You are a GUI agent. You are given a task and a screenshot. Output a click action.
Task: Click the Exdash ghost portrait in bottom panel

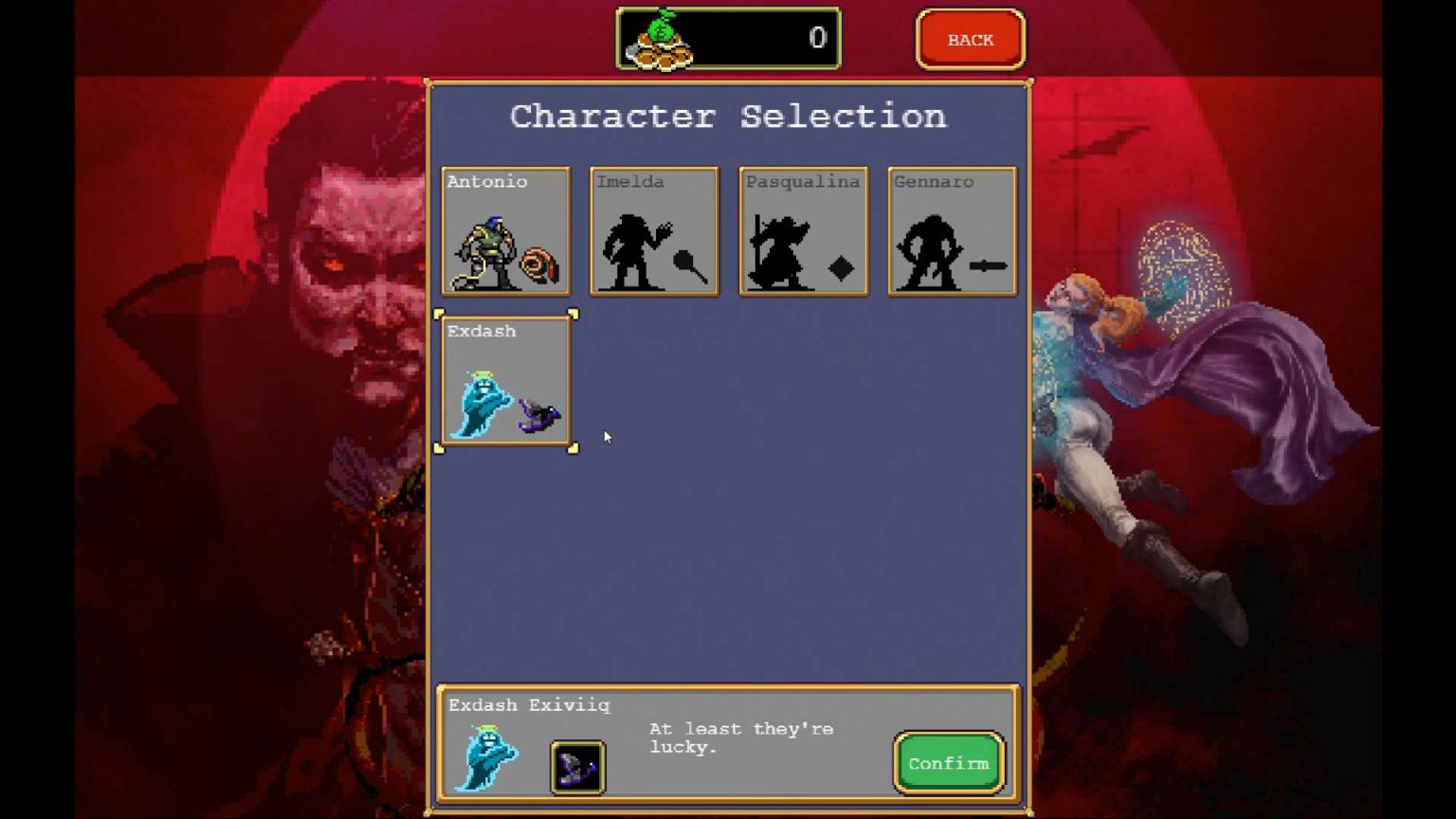click(x=486, y=757)
